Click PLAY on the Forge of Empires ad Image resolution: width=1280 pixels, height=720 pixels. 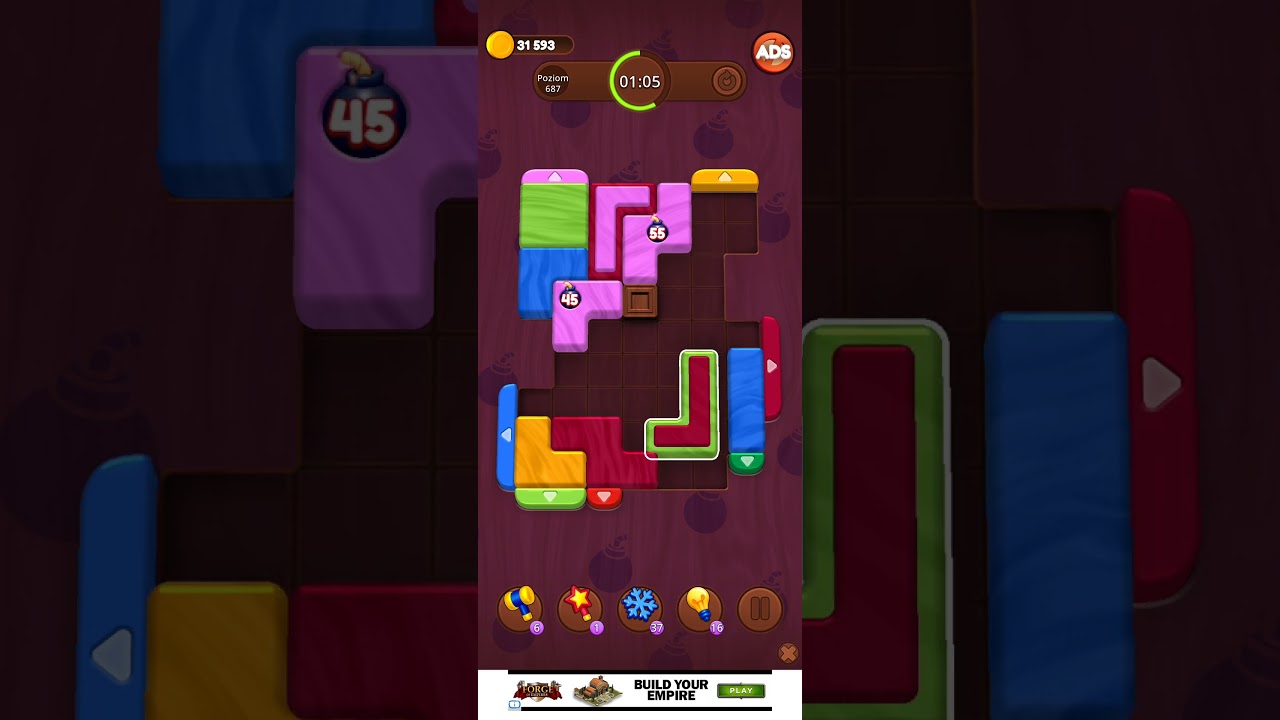pyautogui.click(x=741, y=691)
